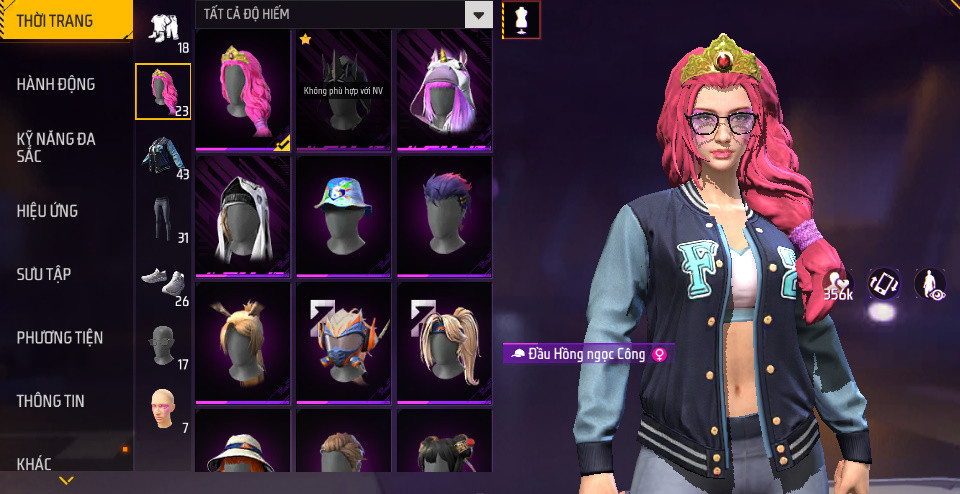Screen dimensions: 960x494
Task: Go to the Sưu Tập section
Action: [x=44, y=274]
